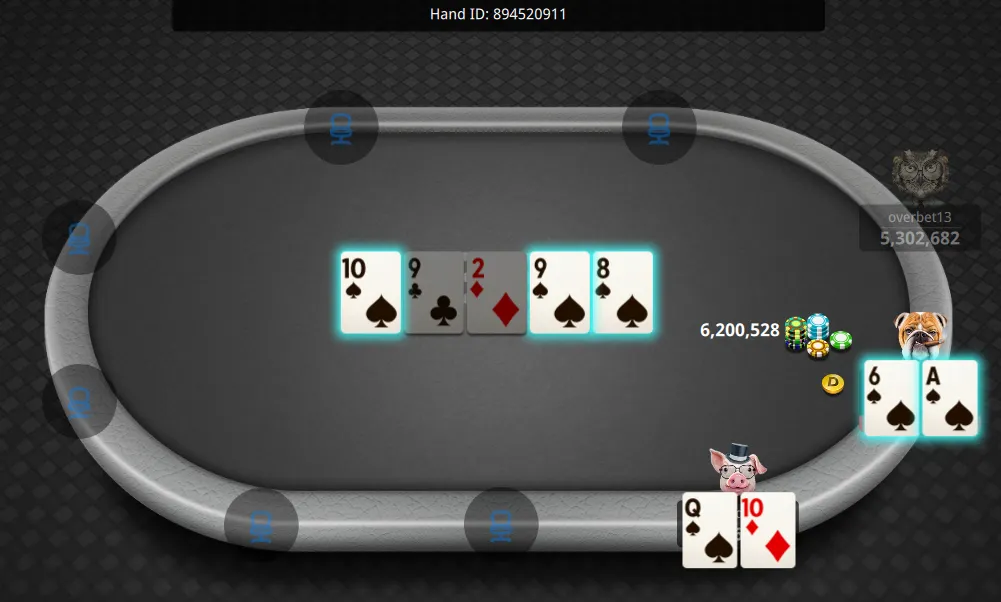The image size is (1001, 602).
Task: Click the pig with top hat avatar
Action: [x=737, y=468]
